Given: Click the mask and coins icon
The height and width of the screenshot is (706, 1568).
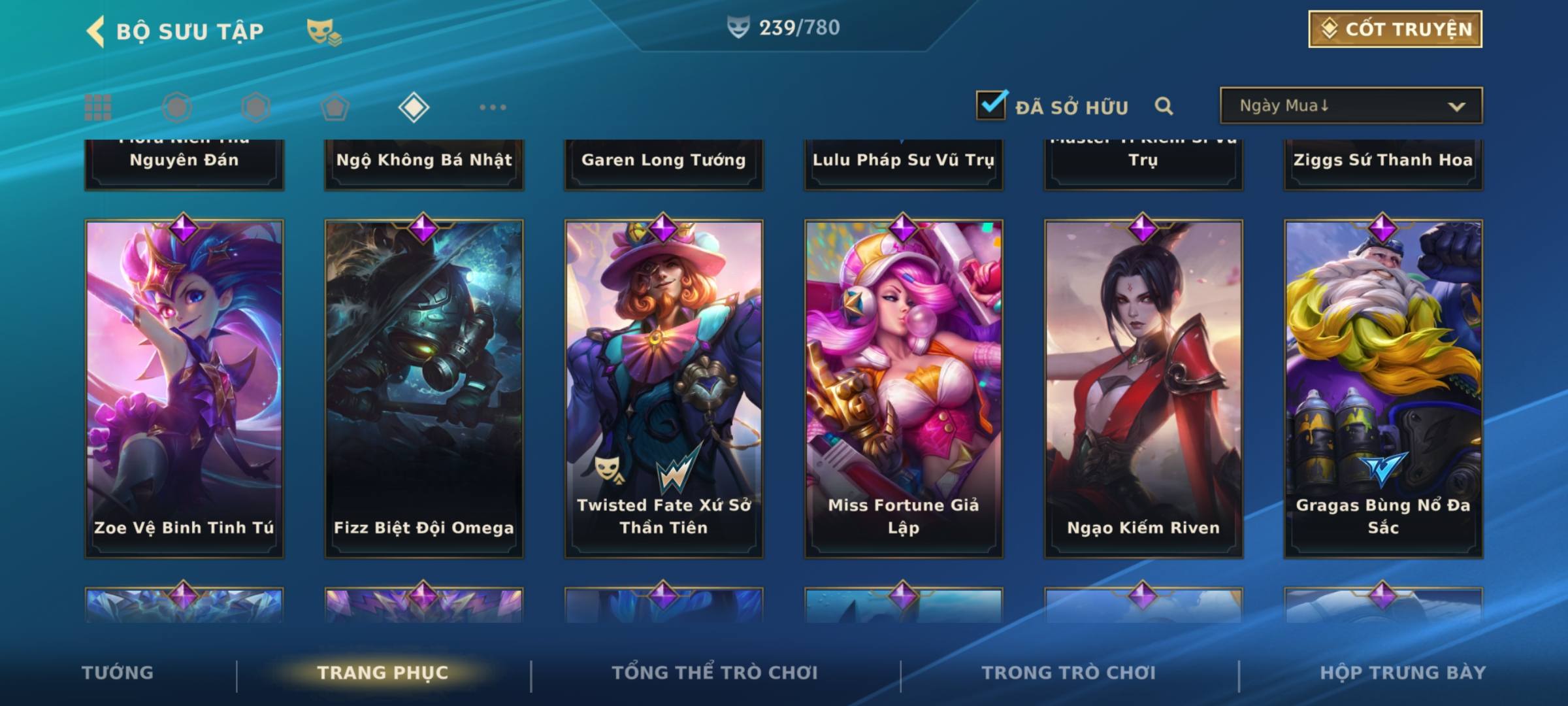Looking at the screenshot, I should coord(324,31).
